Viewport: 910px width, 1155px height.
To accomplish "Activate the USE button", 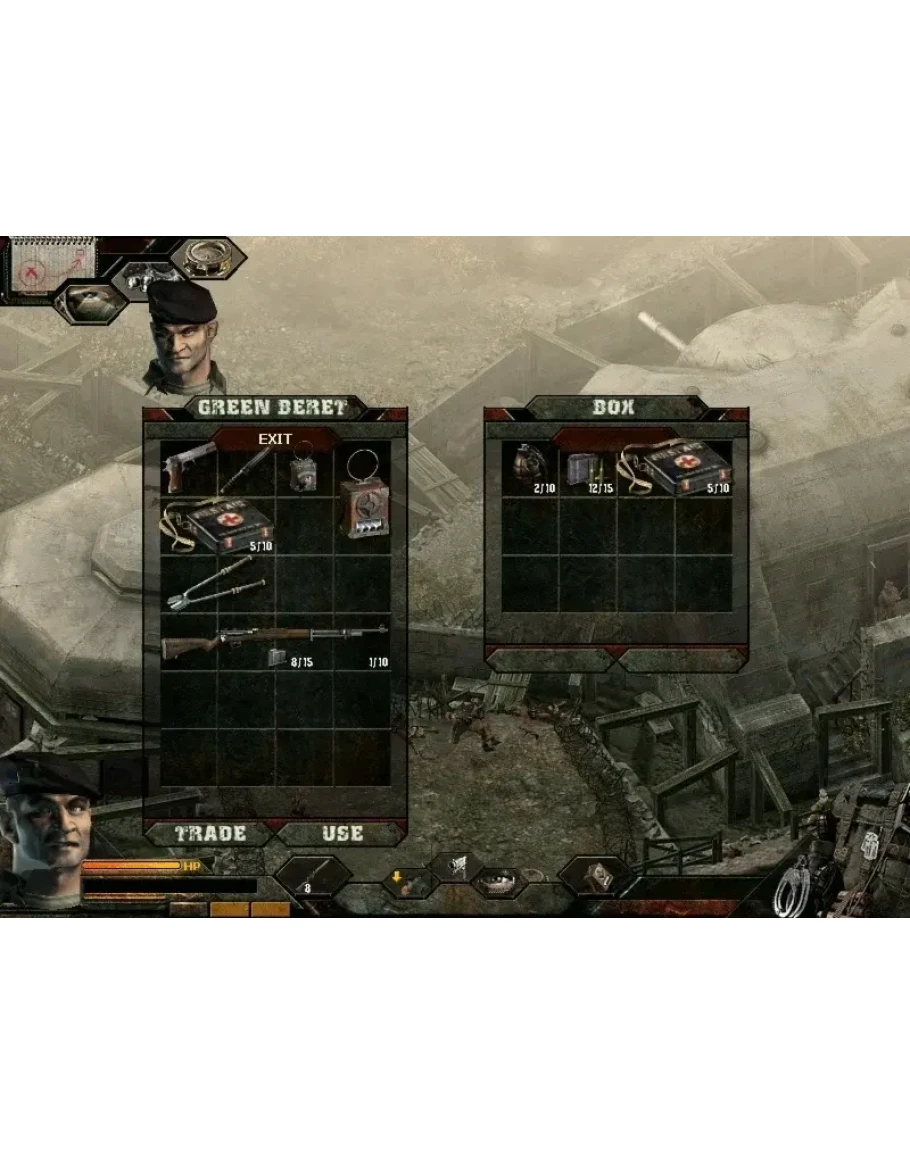I will (x=342, y=834).
